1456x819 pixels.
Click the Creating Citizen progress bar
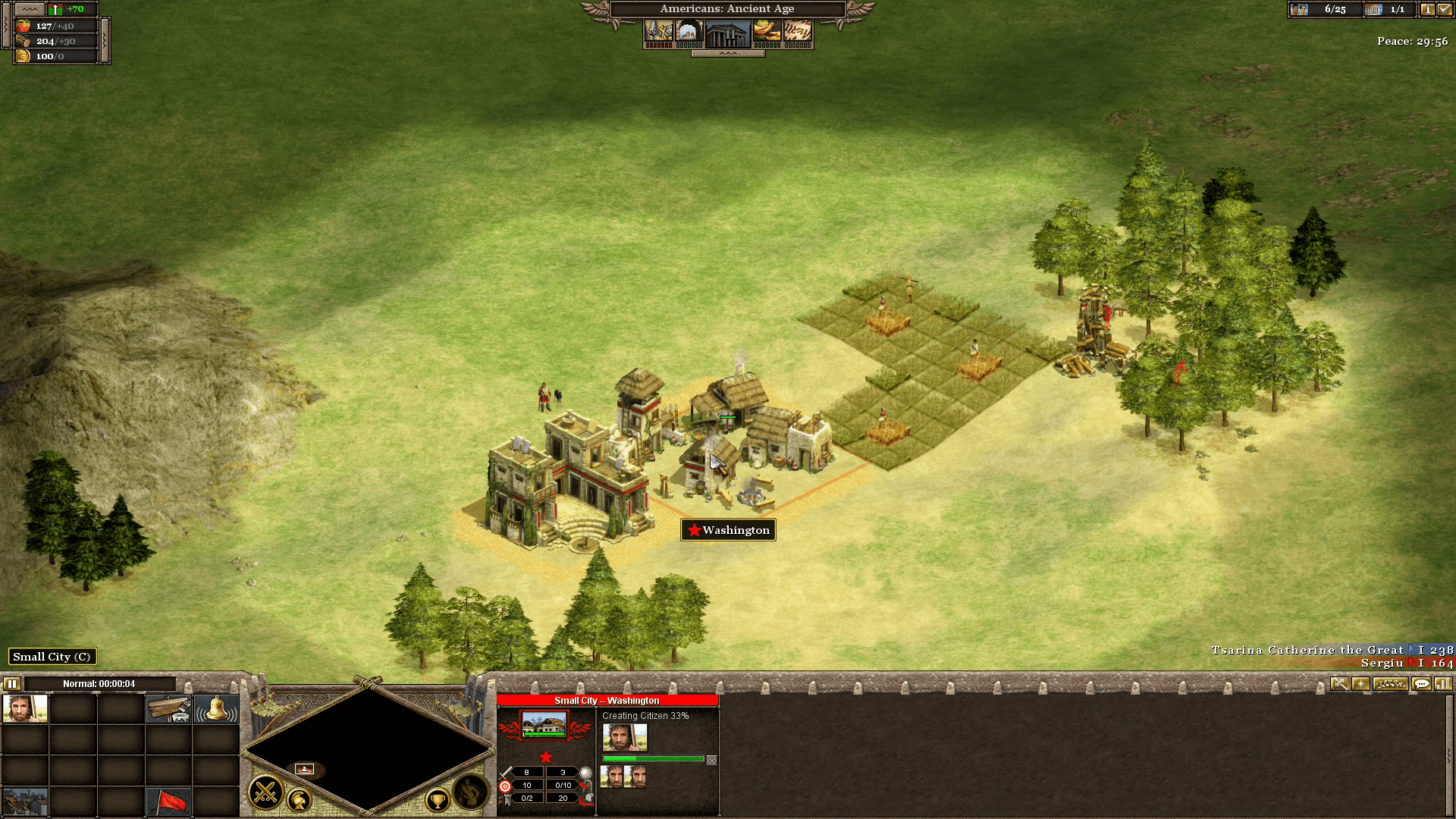(652, 759)
